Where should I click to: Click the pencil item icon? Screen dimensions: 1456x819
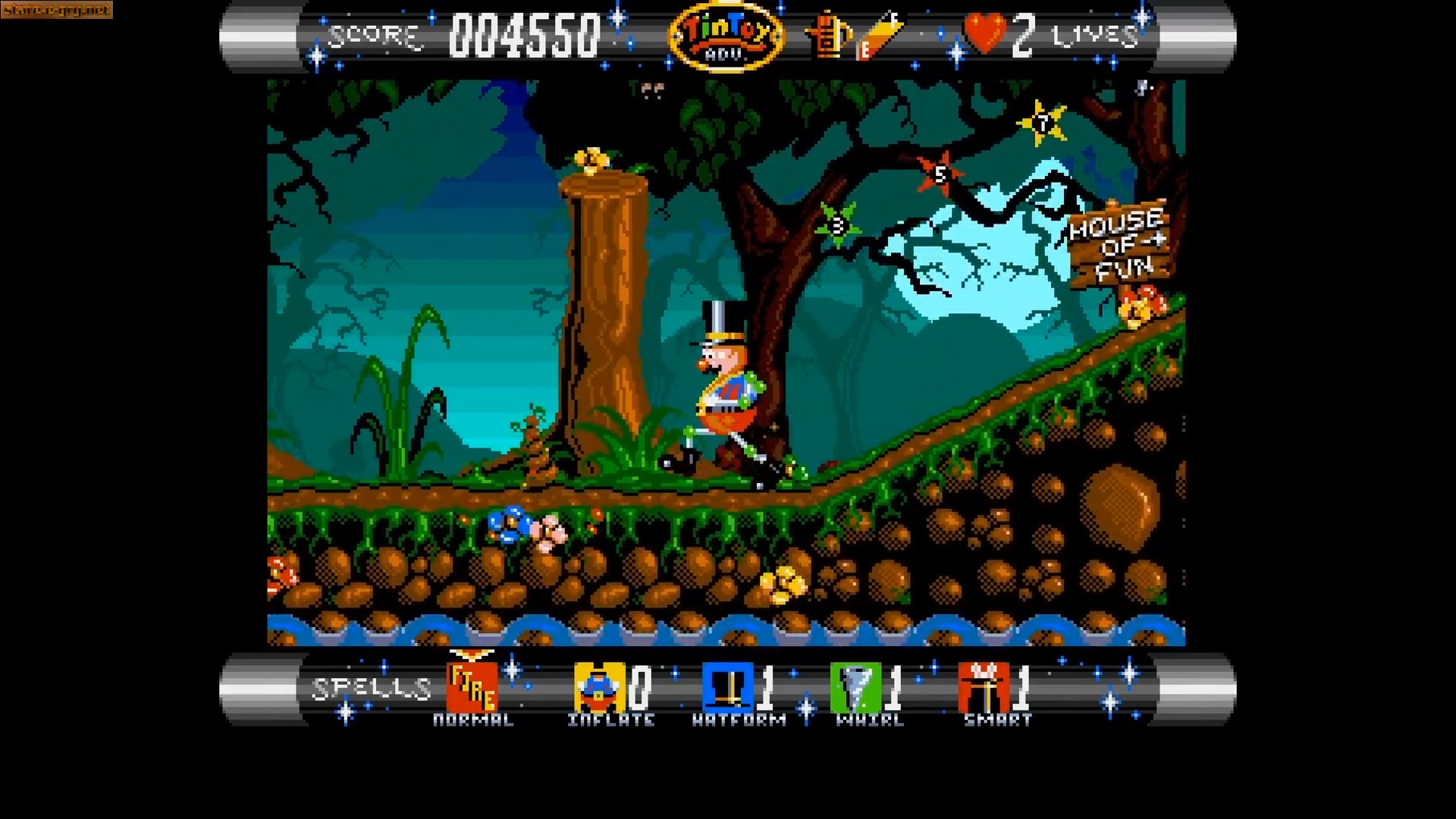tap(880, 34)
